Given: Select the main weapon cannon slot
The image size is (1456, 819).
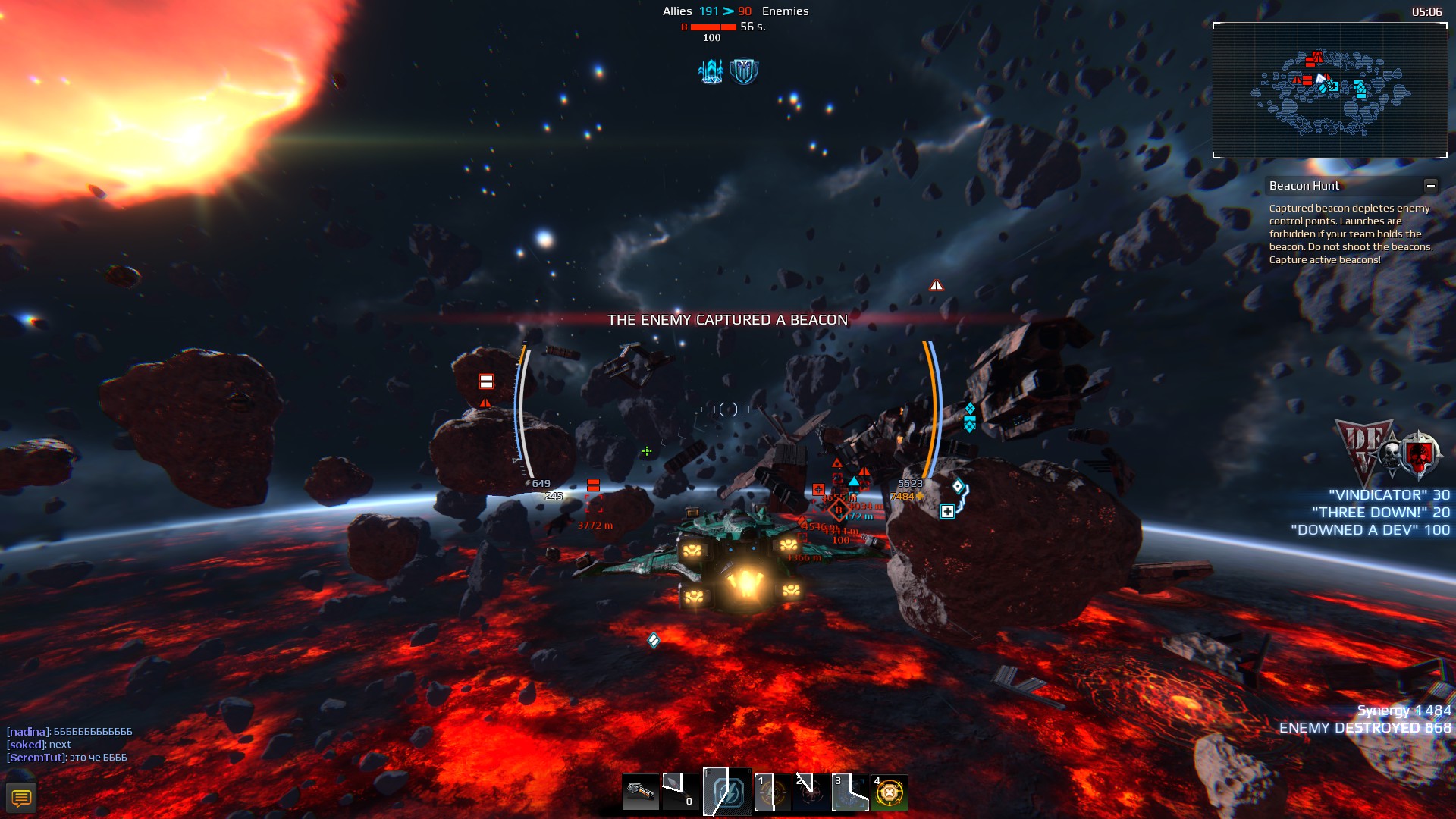Looking at the screenshot, I should [x=640, y=793].
